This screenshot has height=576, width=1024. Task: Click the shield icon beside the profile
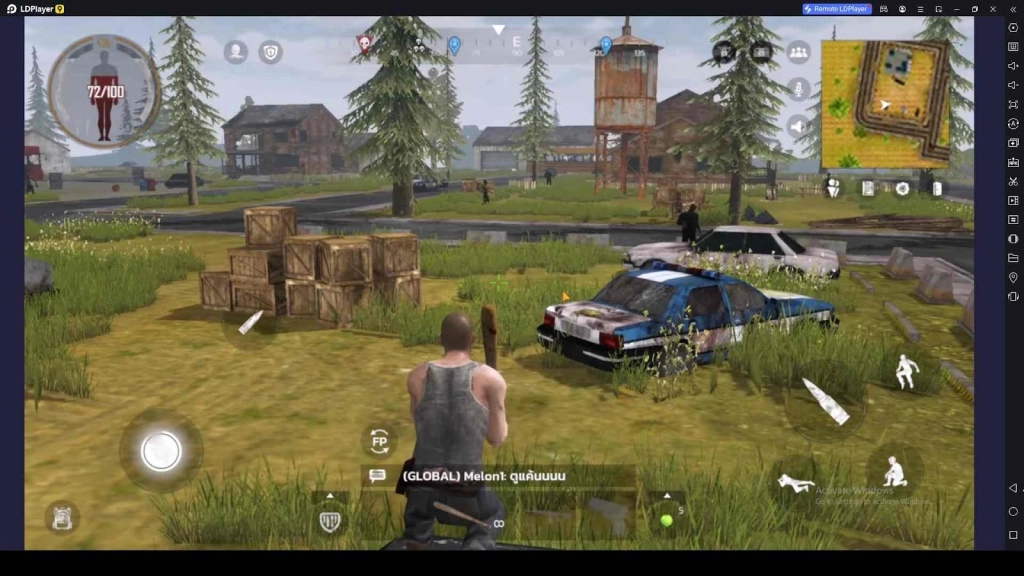click(270, 52)
